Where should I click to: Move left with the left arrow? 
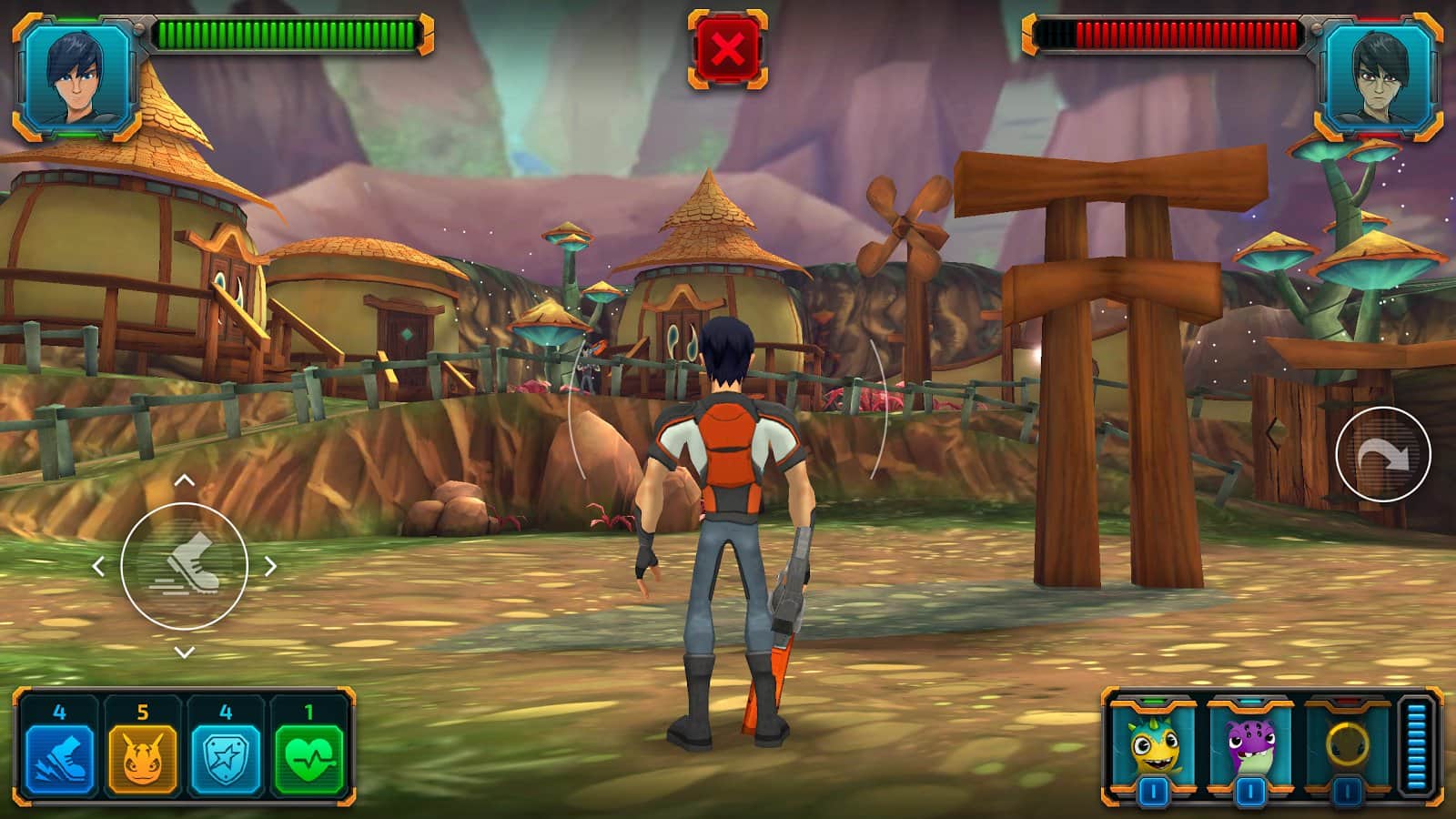point(99,567)
